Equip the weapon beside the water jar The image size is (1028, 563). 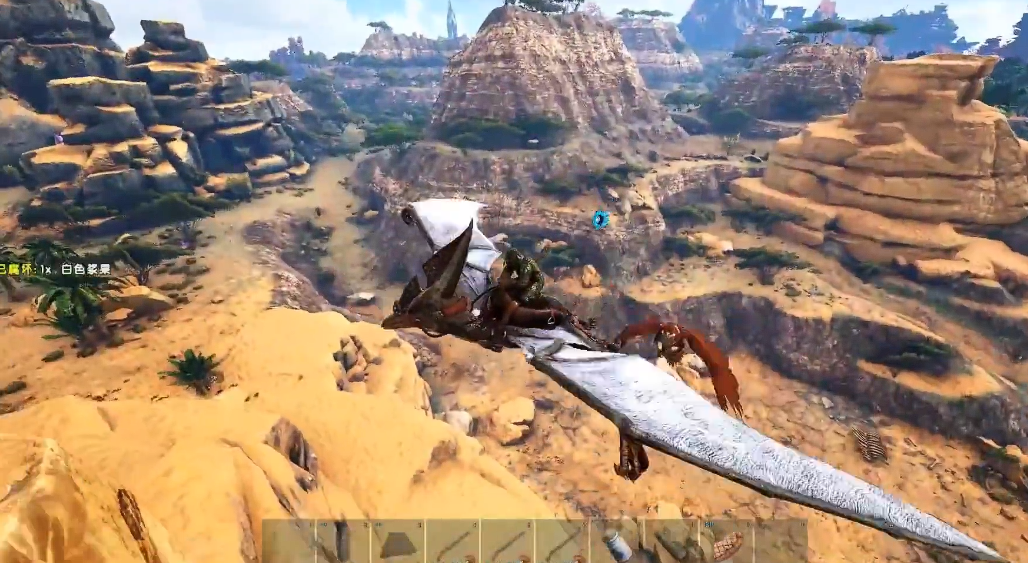click(673, 543)
